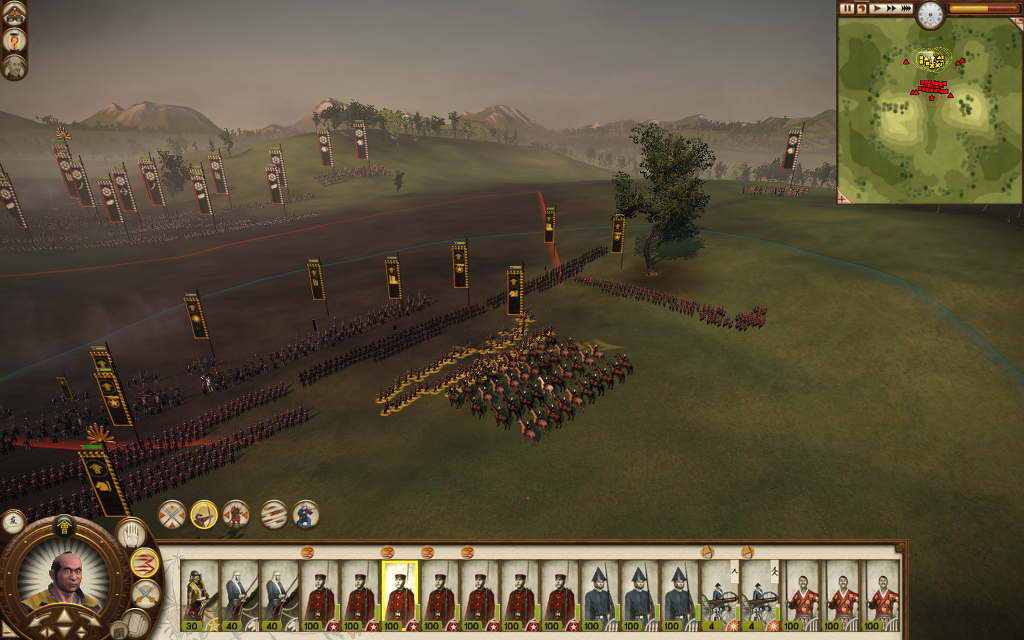Select the first blue conical-hat infantry card
The width and height of the screenshot is (1024, 640).
(599, 593)
